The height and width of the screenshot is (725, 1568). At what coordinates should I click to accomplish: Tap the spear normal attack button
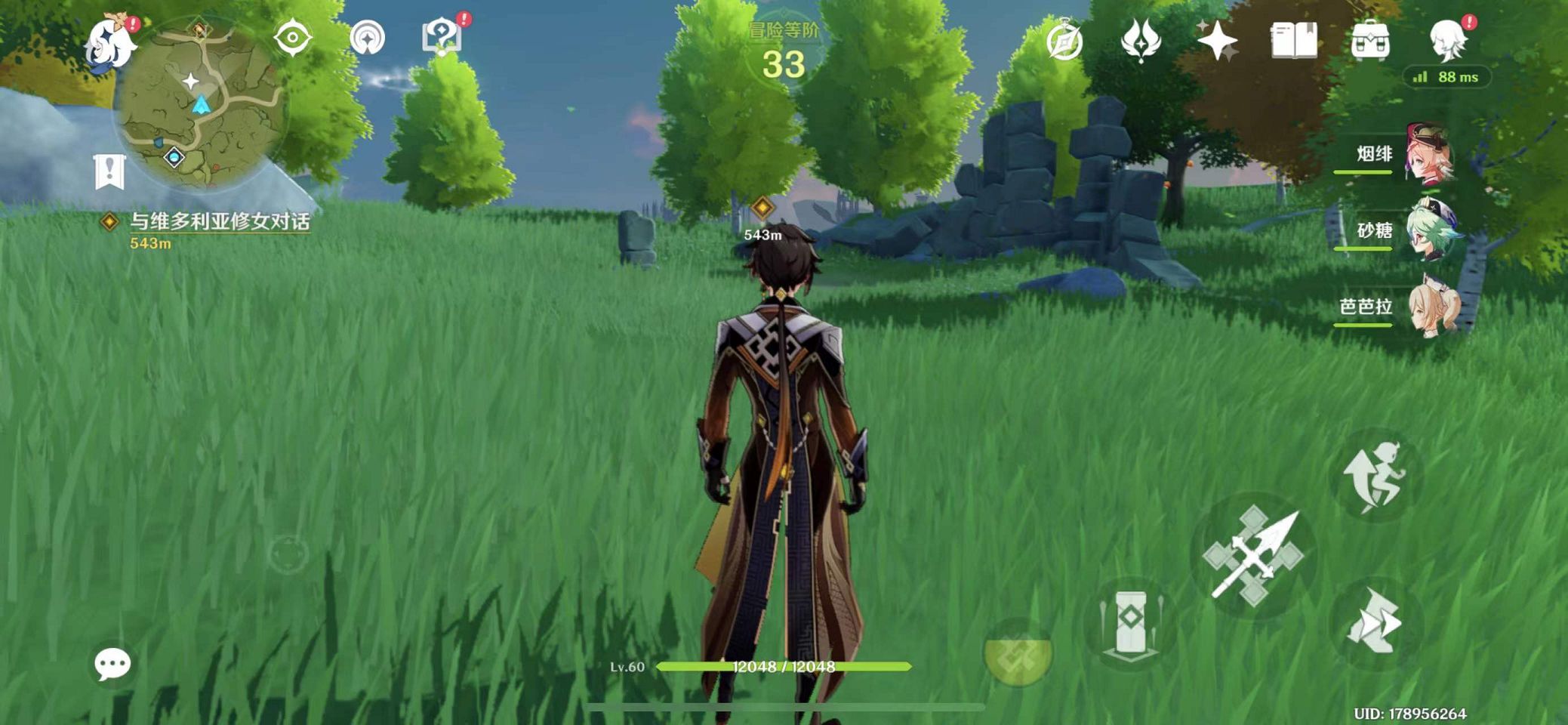point(1254,557)
